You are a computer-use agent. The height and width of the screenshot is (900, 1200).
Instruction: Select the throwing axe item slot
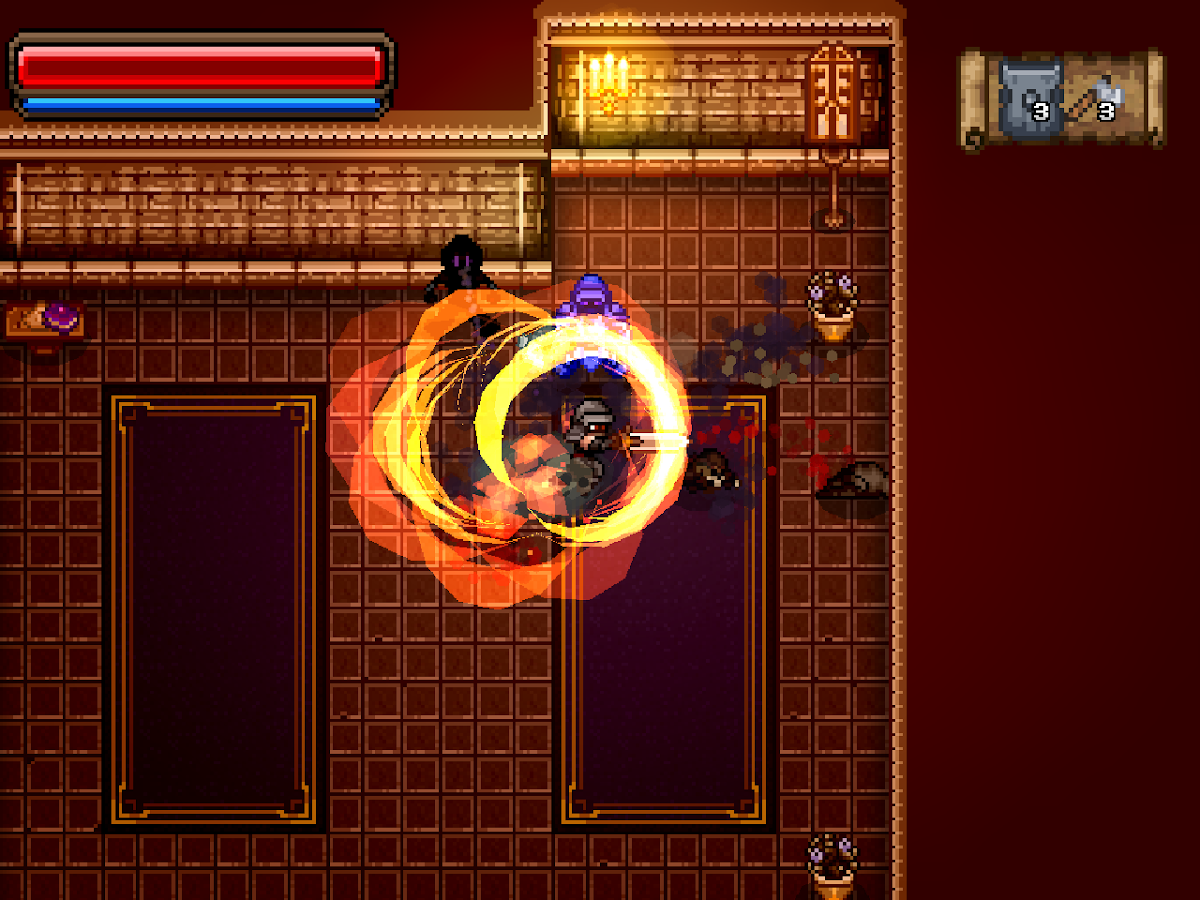tap(1095, 98)
